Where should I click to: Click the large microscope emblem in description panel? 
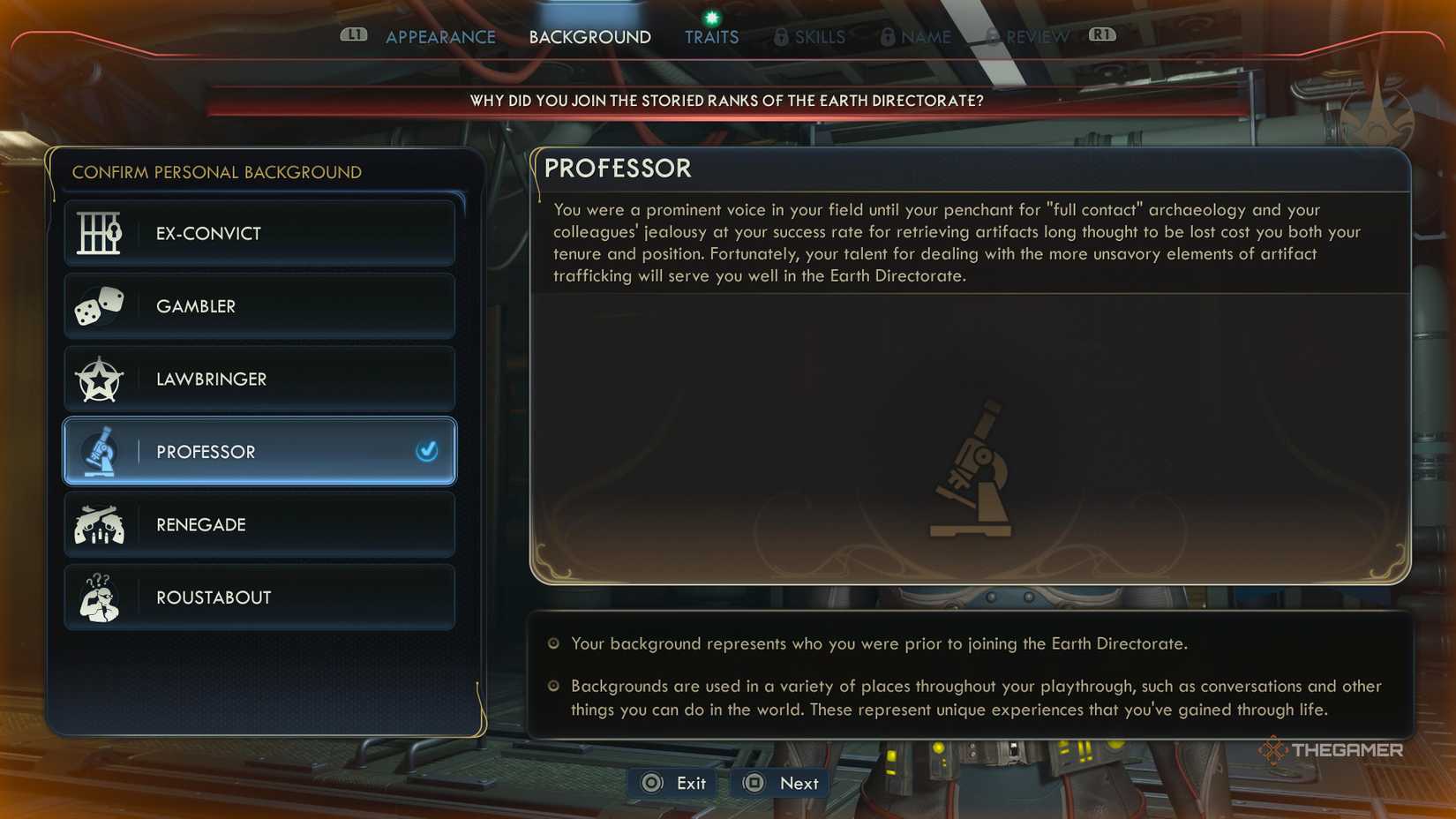point(972,466)
